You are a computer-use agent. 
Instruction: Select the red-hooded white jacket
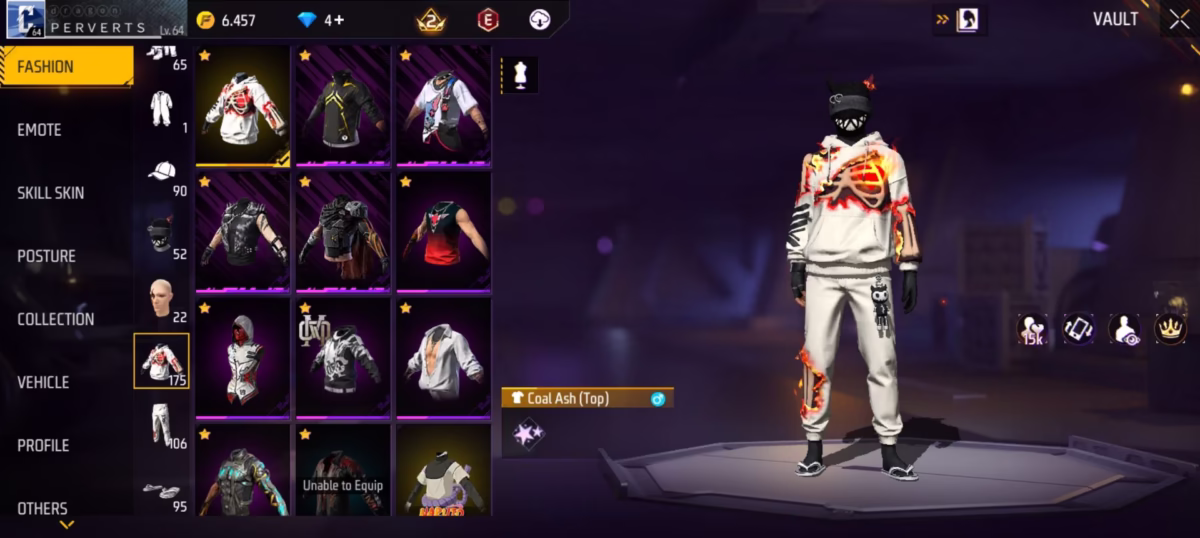click(242, 357)
